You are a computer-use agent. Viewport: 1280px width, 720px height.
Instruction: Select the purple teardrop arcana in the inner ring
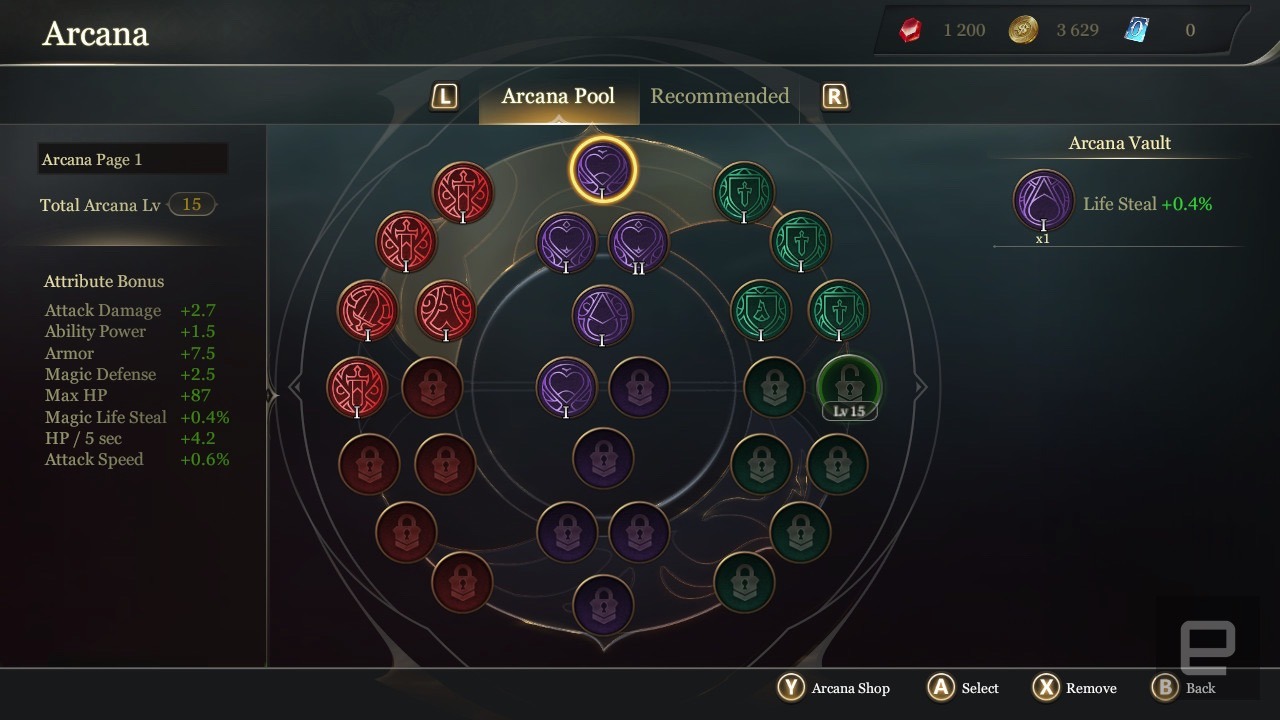pos(603,316)
